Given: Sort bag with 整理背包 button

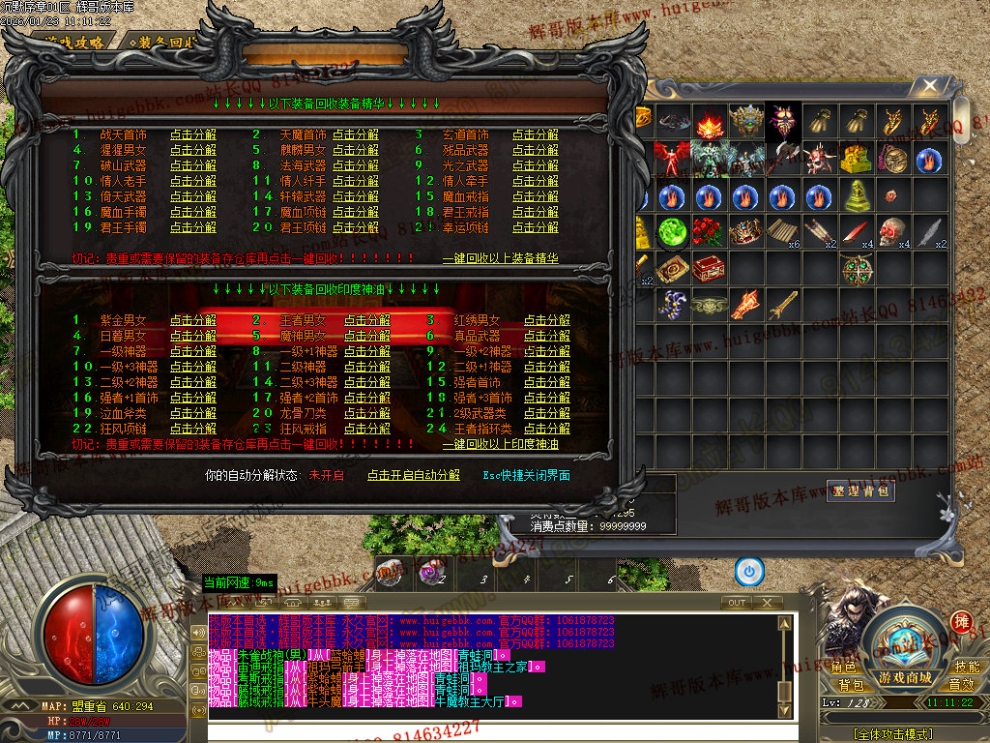Looking at the screenshot, I should tap(861, 490).
